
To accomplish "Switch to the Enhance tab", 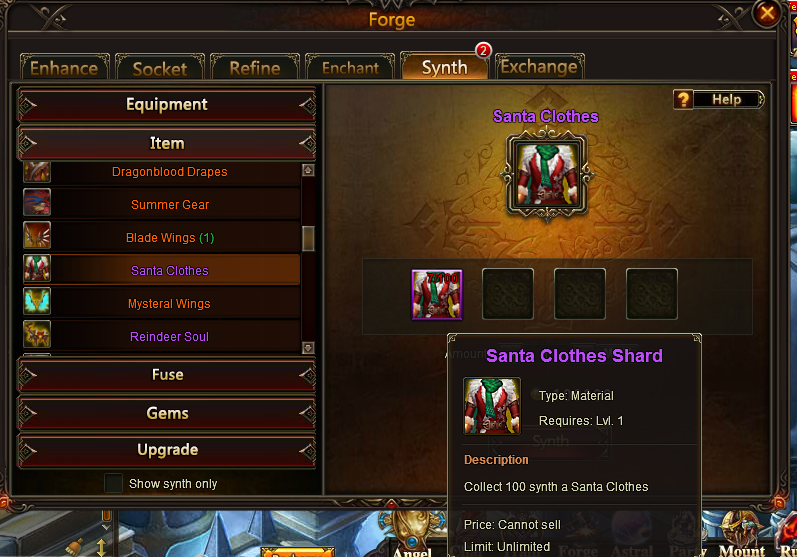I will coord(64,68).
